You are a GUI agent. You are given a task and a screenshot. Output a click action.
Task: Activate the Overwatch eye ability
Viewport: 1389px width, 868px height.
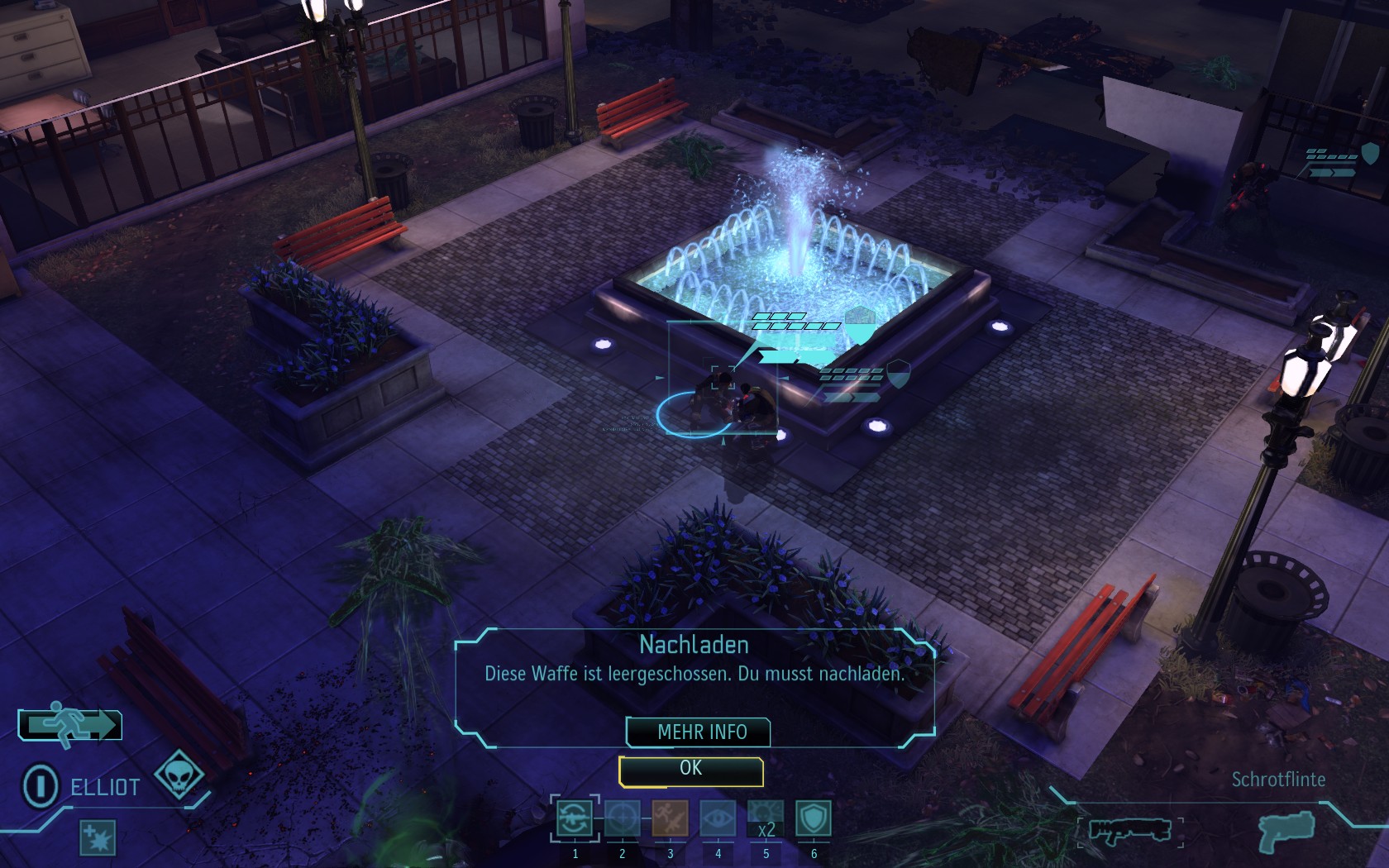[718, 818]
